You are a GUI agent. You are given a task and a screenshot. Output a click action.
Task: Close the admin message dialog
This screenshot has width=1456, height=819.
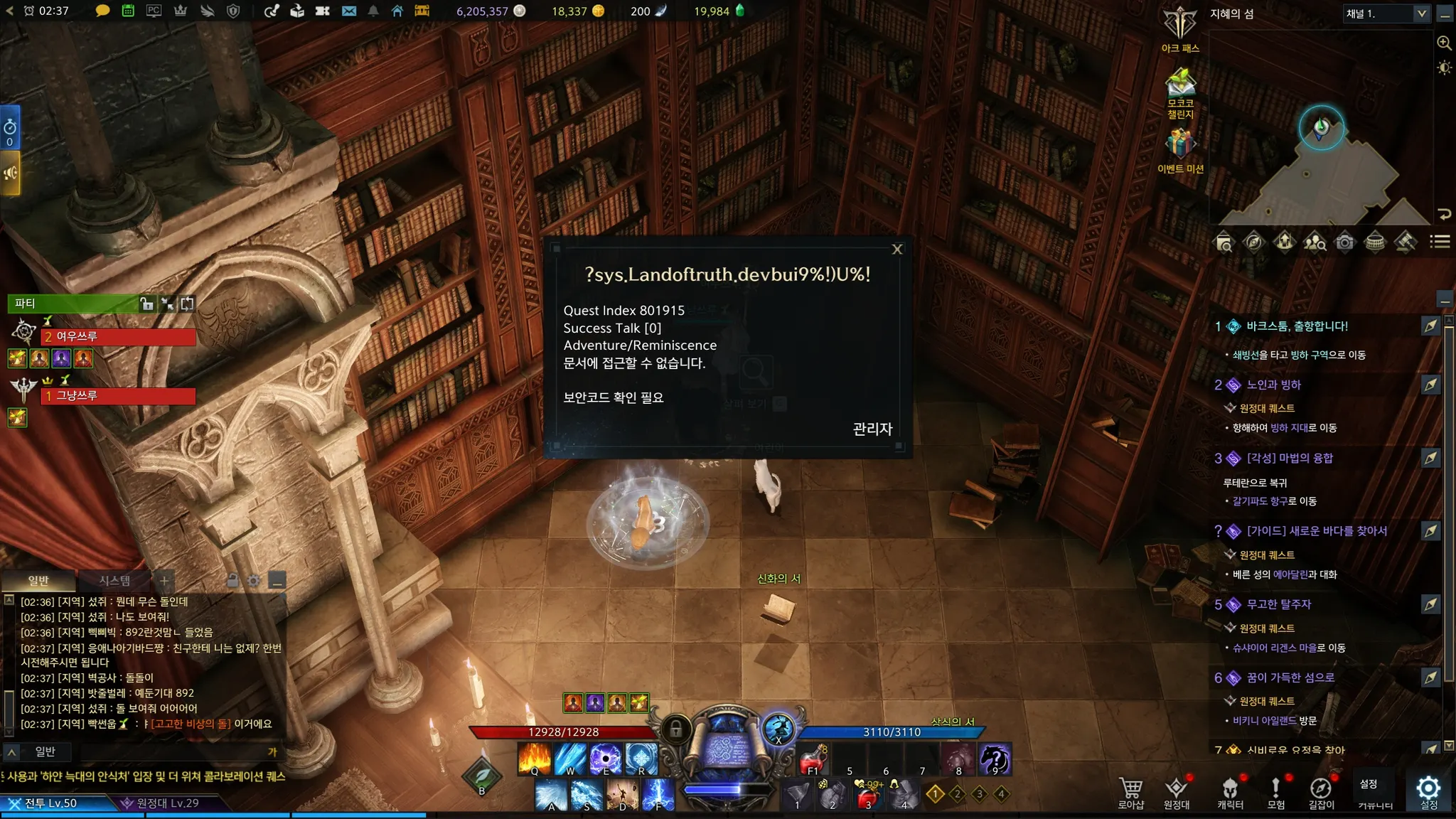click(x=896, y=250)
